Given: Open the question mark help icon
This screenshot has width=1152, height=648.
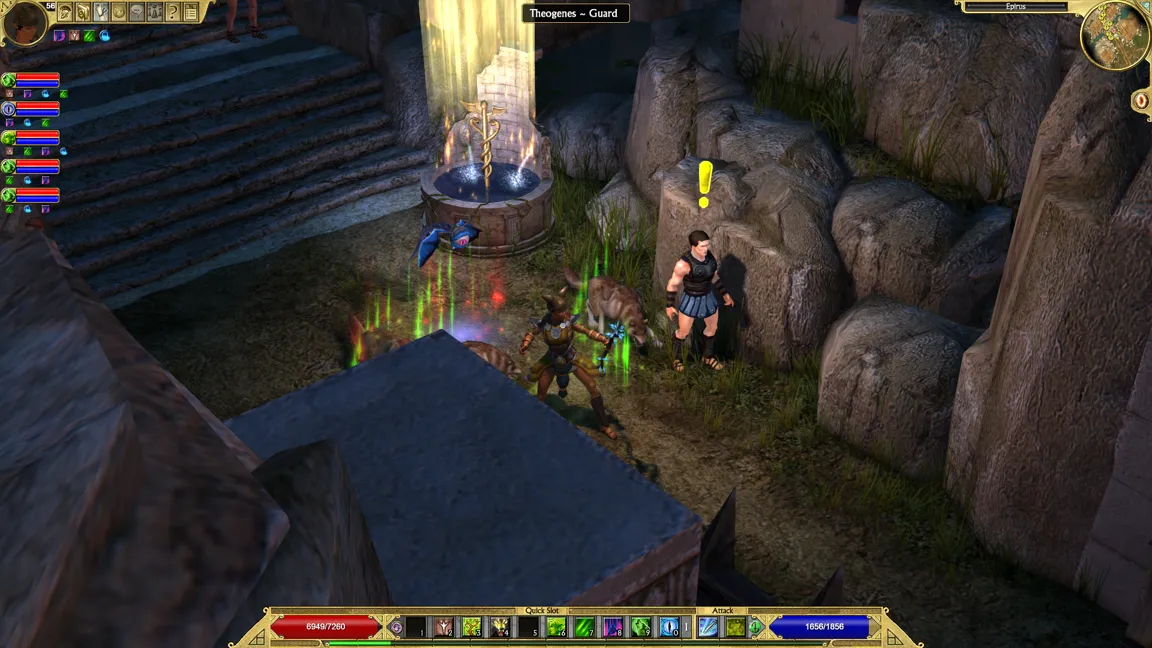Looking at the screenshot, I should [173, 12].
